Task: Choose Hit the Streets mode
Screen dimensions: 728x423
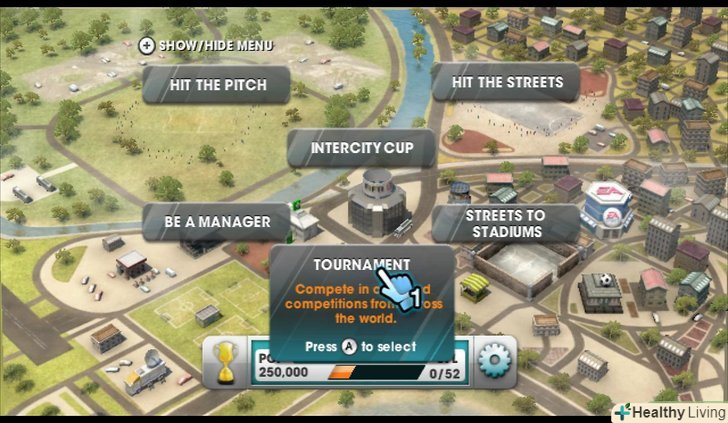Action: [506, 82]
